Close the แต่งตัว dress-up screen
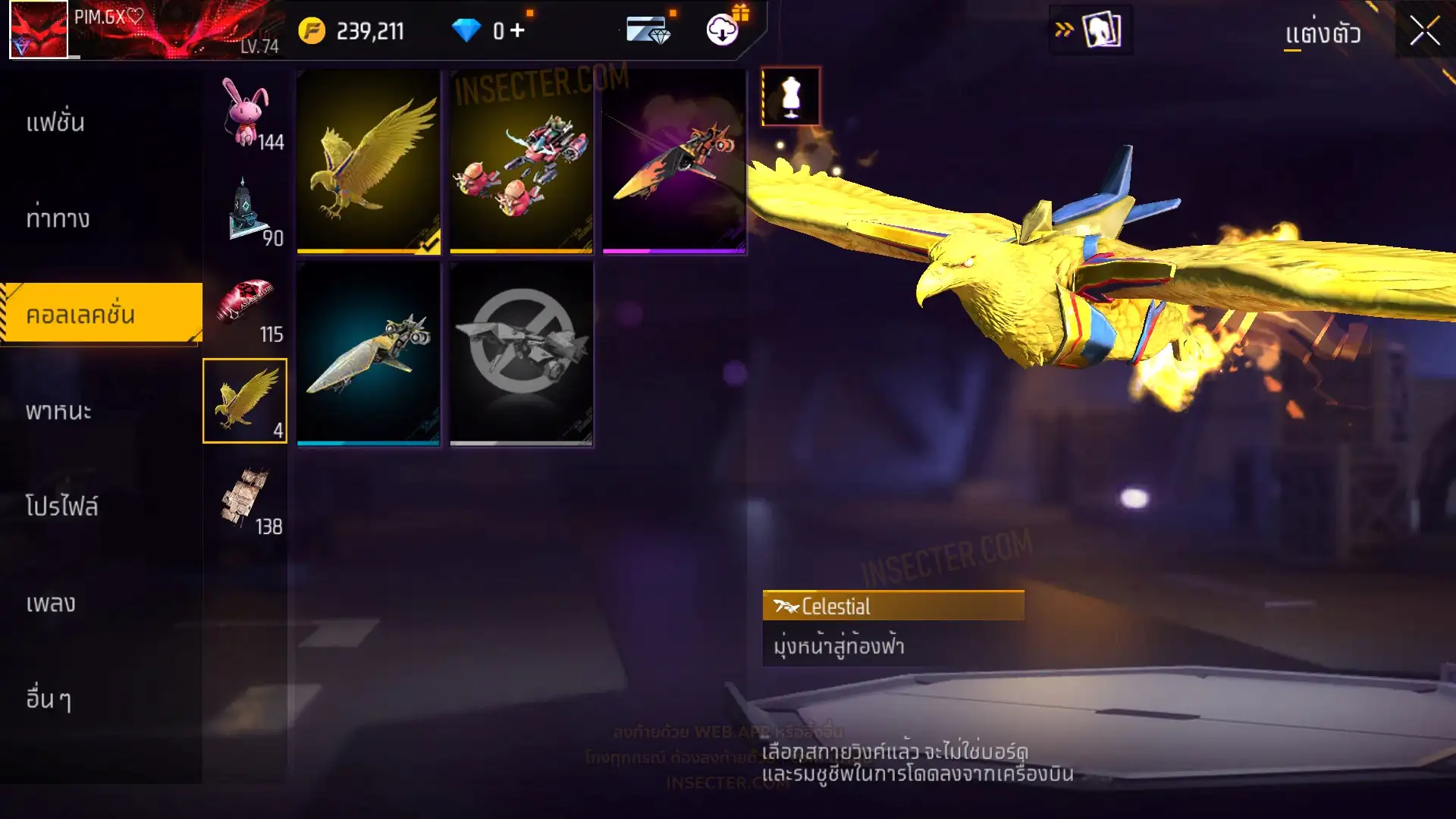This screenshot has height=819, width=1456. click(x=1424, y=32)
